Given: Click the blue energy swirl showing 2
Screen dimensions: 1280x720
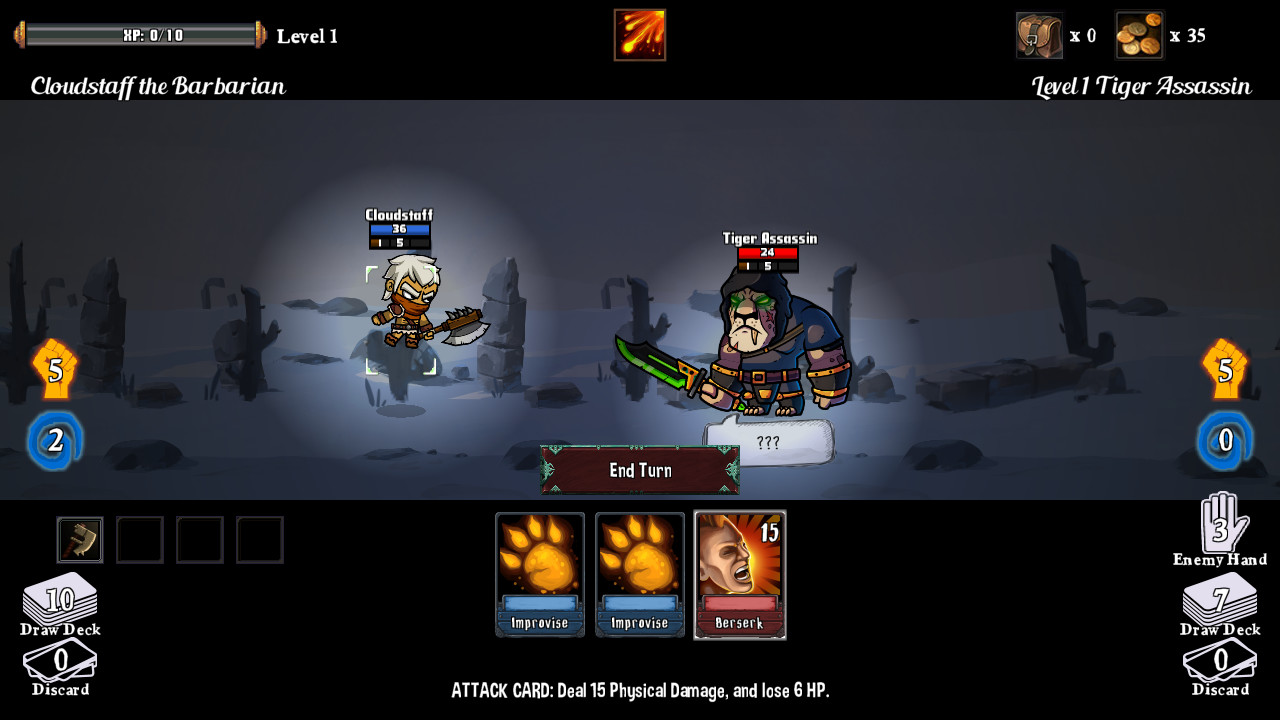Looking at the screenshot, I should (x=55, y=440).
